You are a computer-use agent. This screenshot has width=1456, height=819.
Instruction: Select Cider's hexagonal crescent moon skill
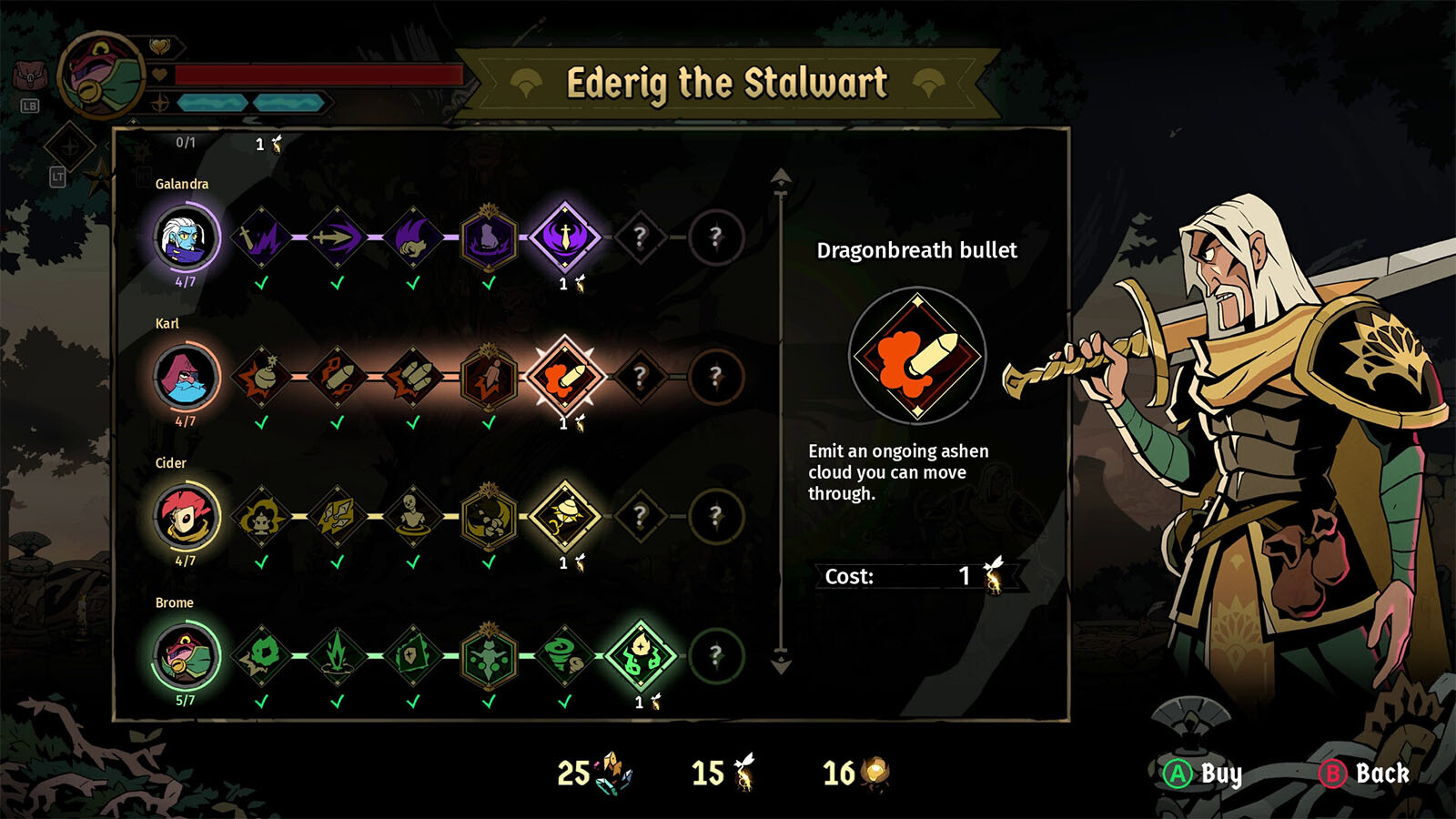coord(490,516)
